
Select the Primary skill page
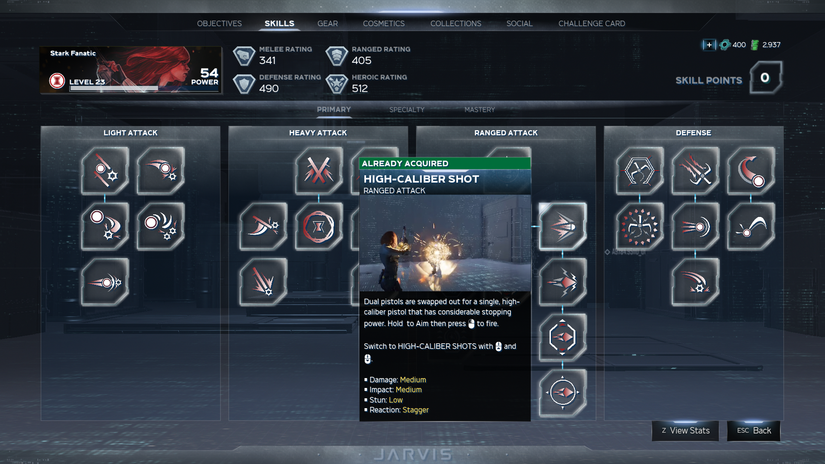[x=333, y=109]
